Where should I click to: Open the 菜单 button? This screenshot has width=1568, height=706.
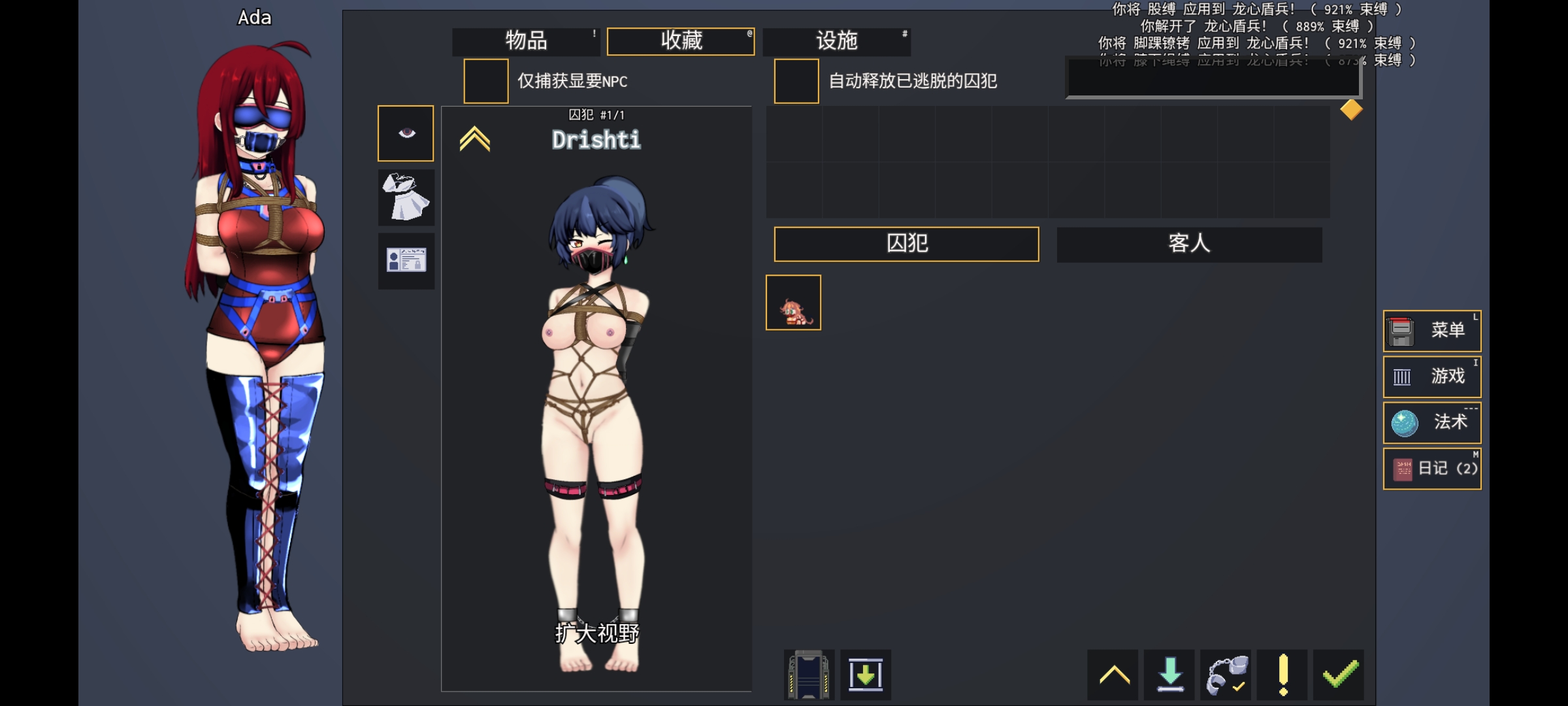pyautogui.click(x=1431, y=331)
